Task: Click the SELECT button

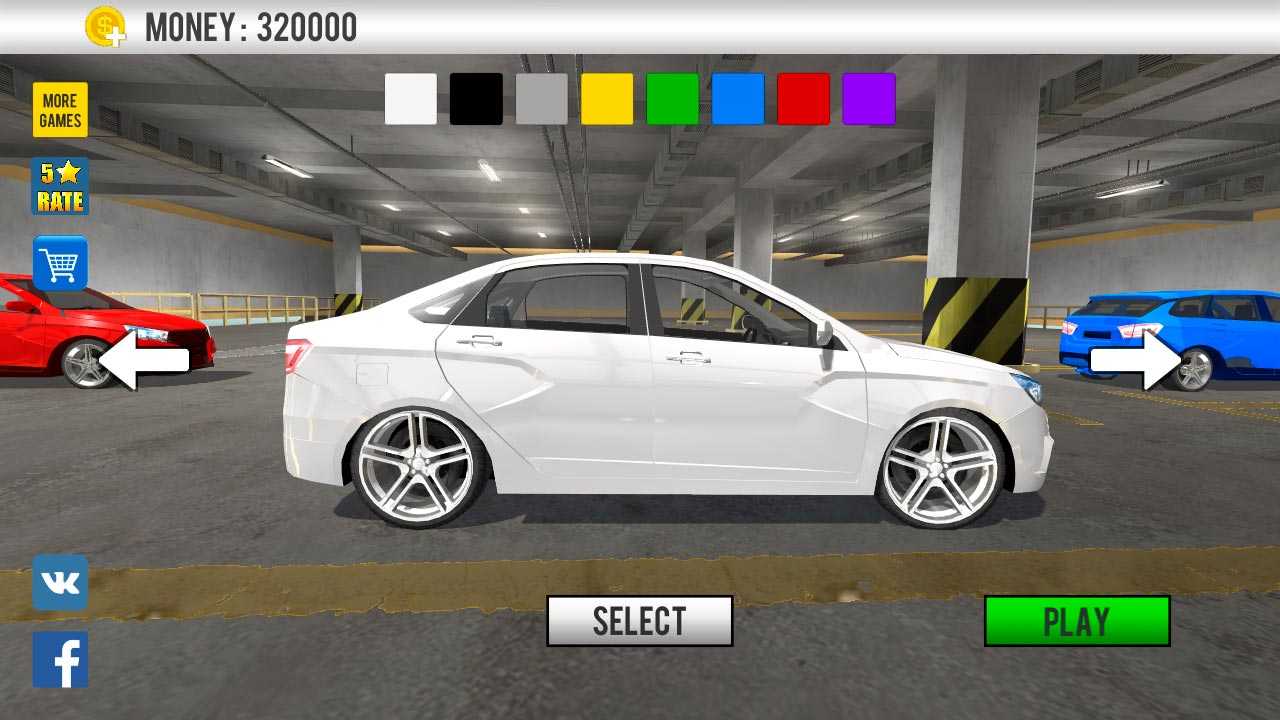Action: pyautogui.click(x=639, y=621)
